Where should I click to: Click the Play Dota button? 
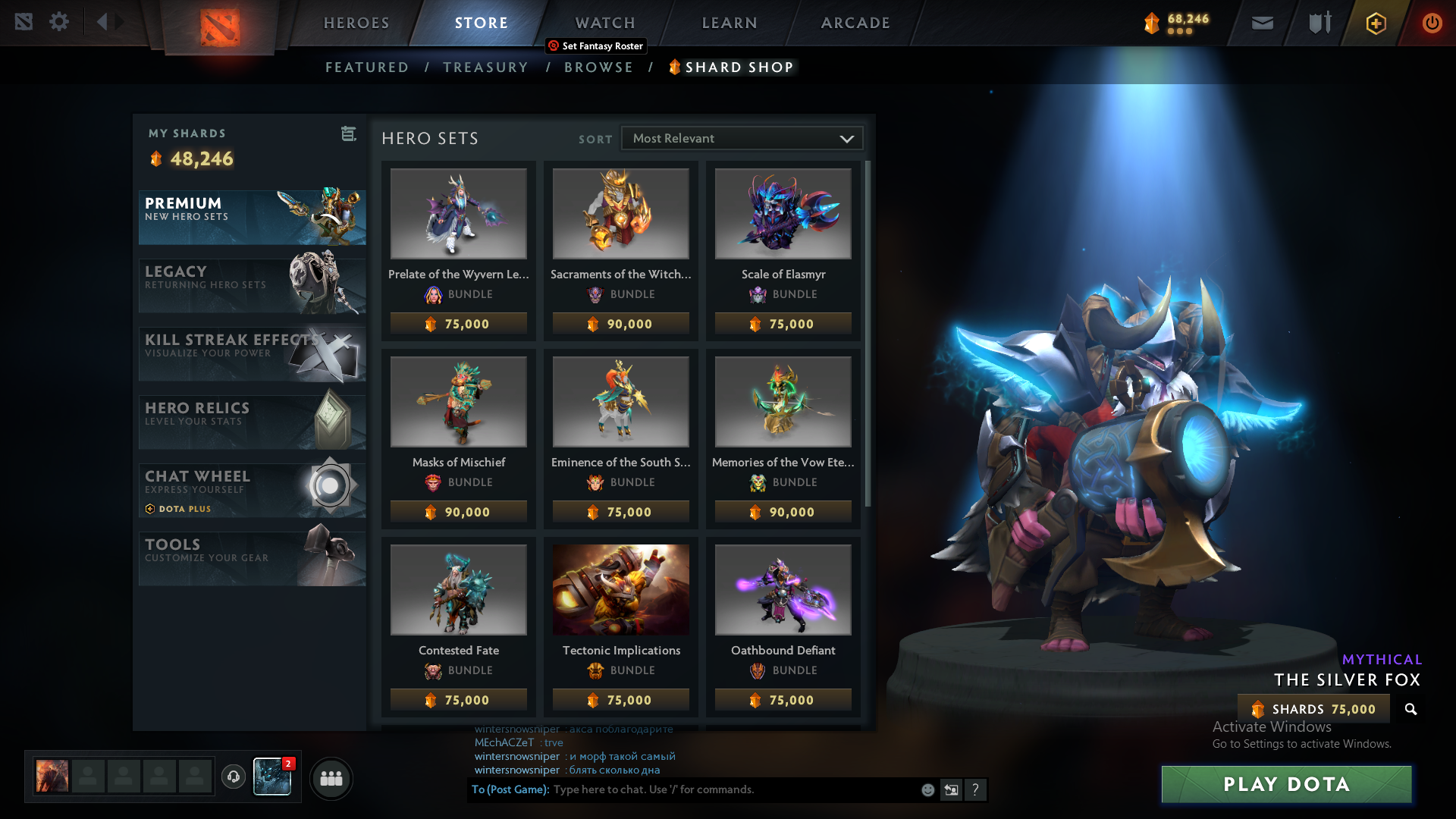[x=1286, y=785]
